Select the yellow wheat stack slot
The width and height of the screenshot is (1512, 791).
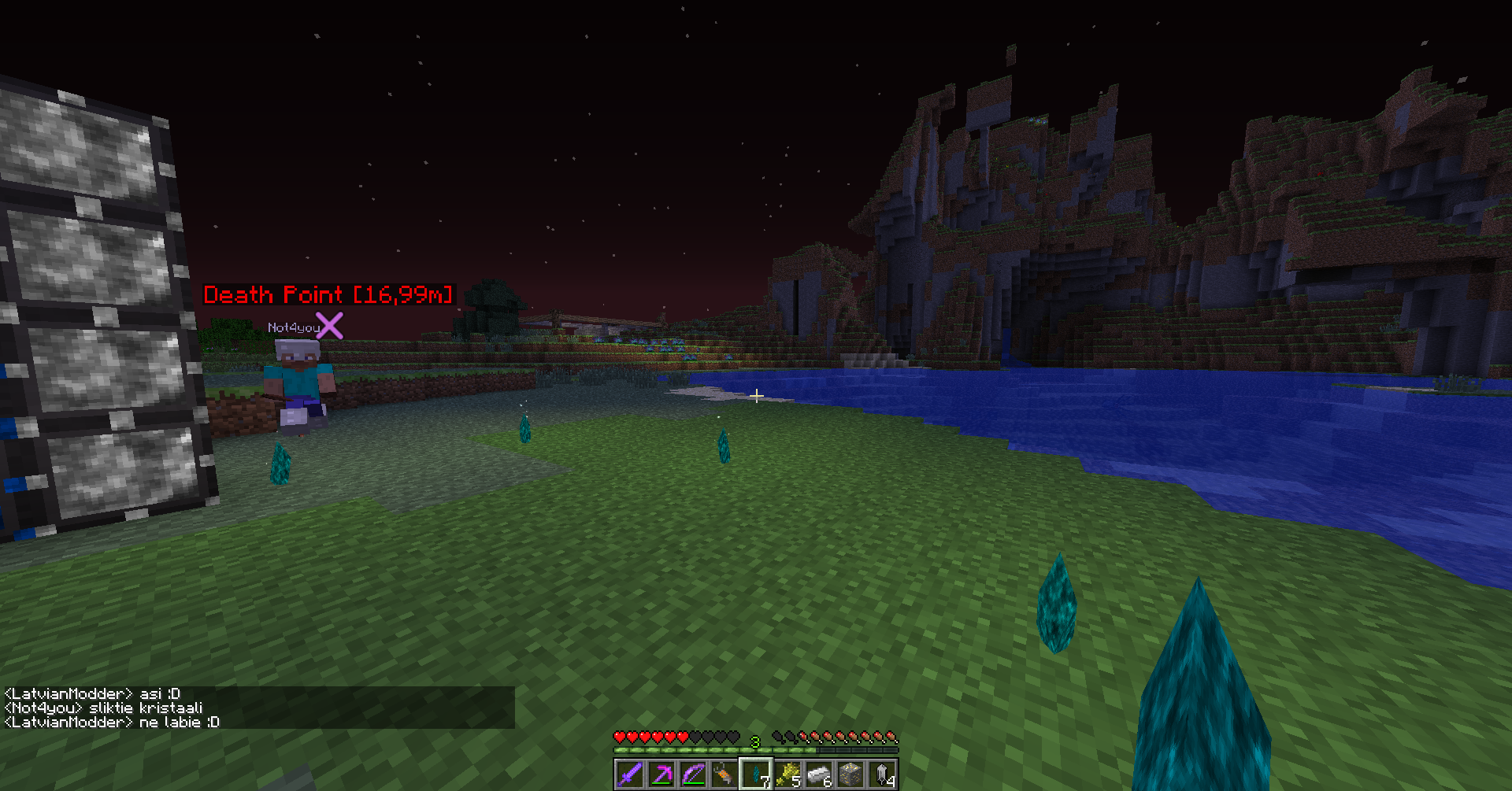(x=787, y=774)
